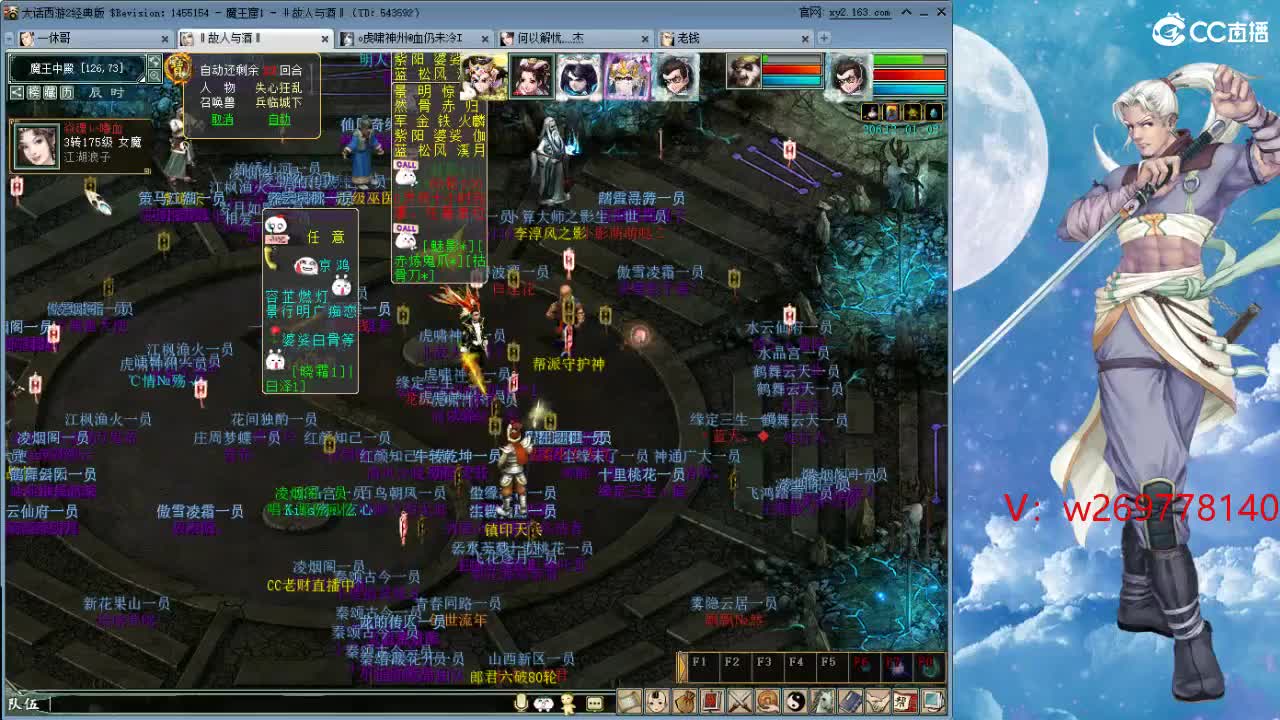Open the system menu computer icon
The width and height of the screenshot is (1280, 720).
[x=932, y=701]
